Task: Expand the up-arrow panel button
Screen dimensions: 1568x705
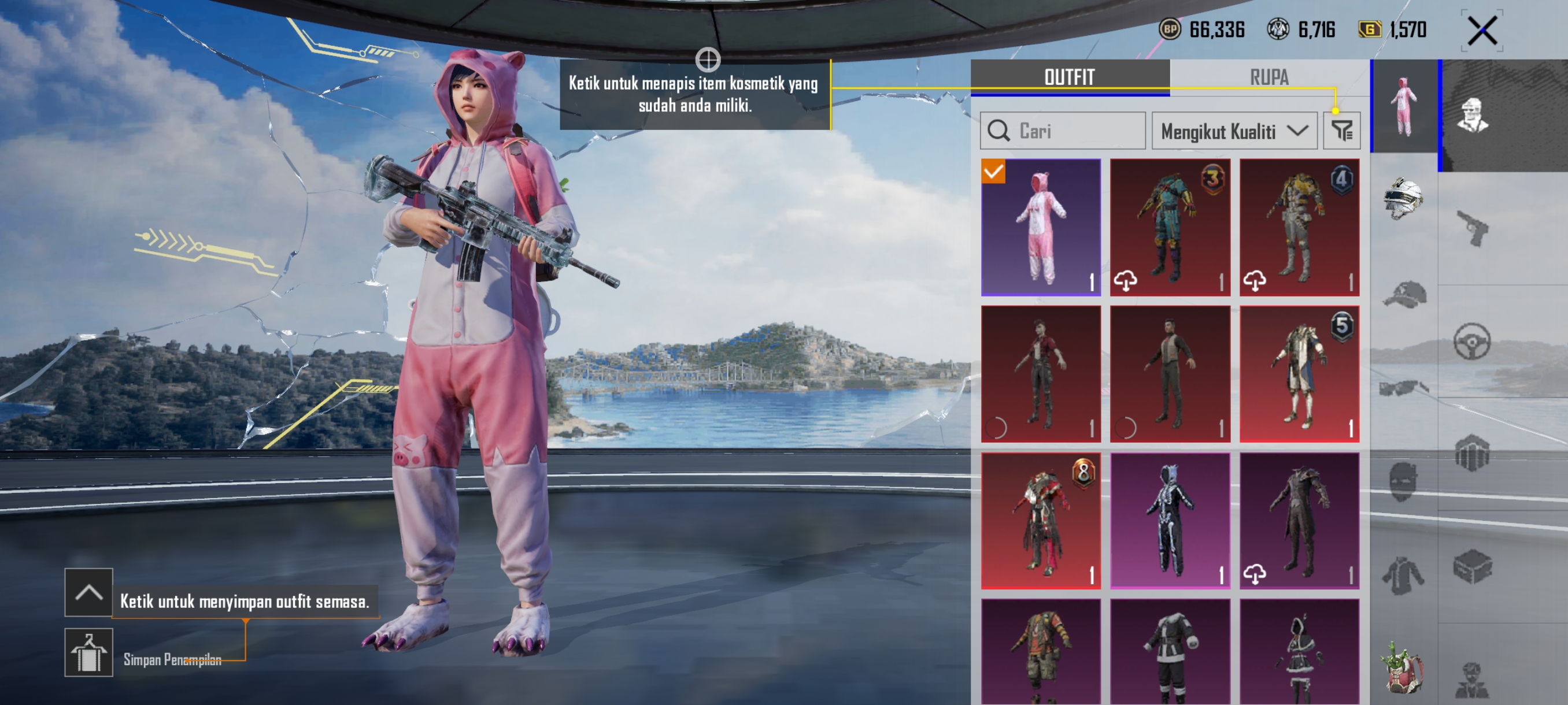Action: (89, 592)
